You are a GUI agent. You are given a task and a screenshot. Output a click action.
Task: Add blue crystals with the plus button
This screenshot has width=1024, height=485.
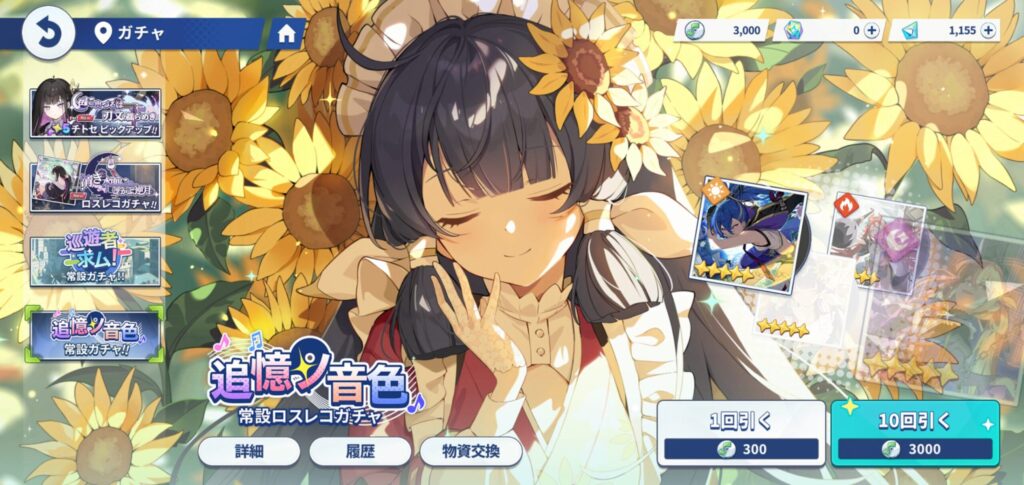(x=989, y=31)
